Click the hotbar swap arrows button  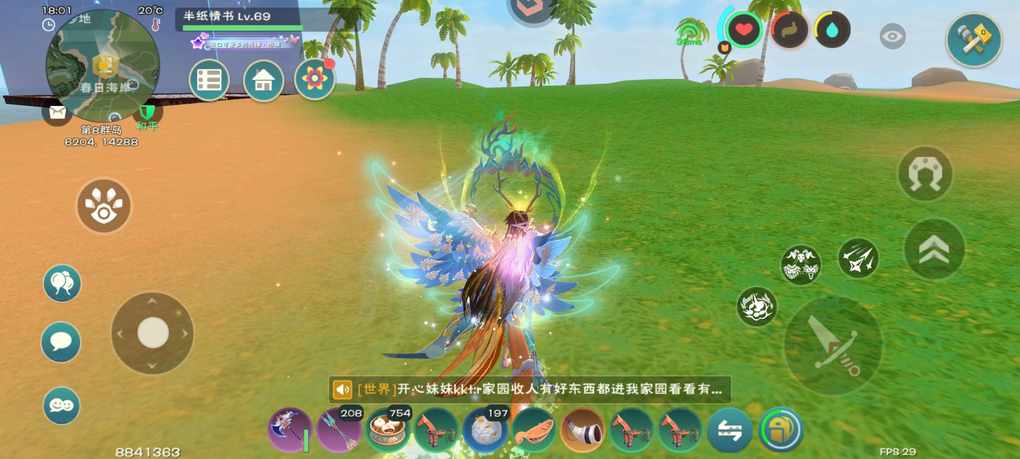(x=730, y=430)
